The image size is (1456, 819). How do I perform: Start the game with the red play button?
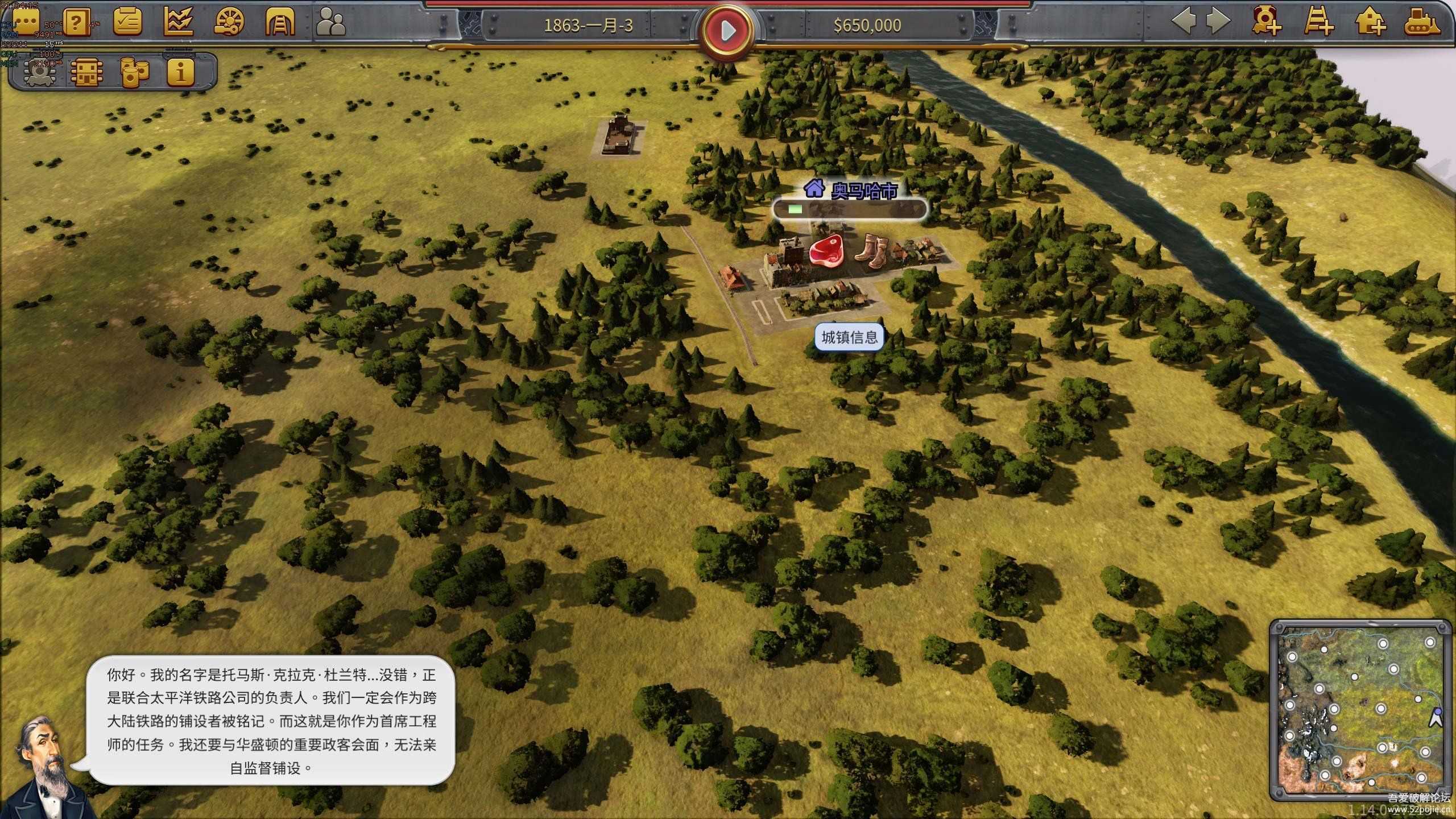(727, 30)
